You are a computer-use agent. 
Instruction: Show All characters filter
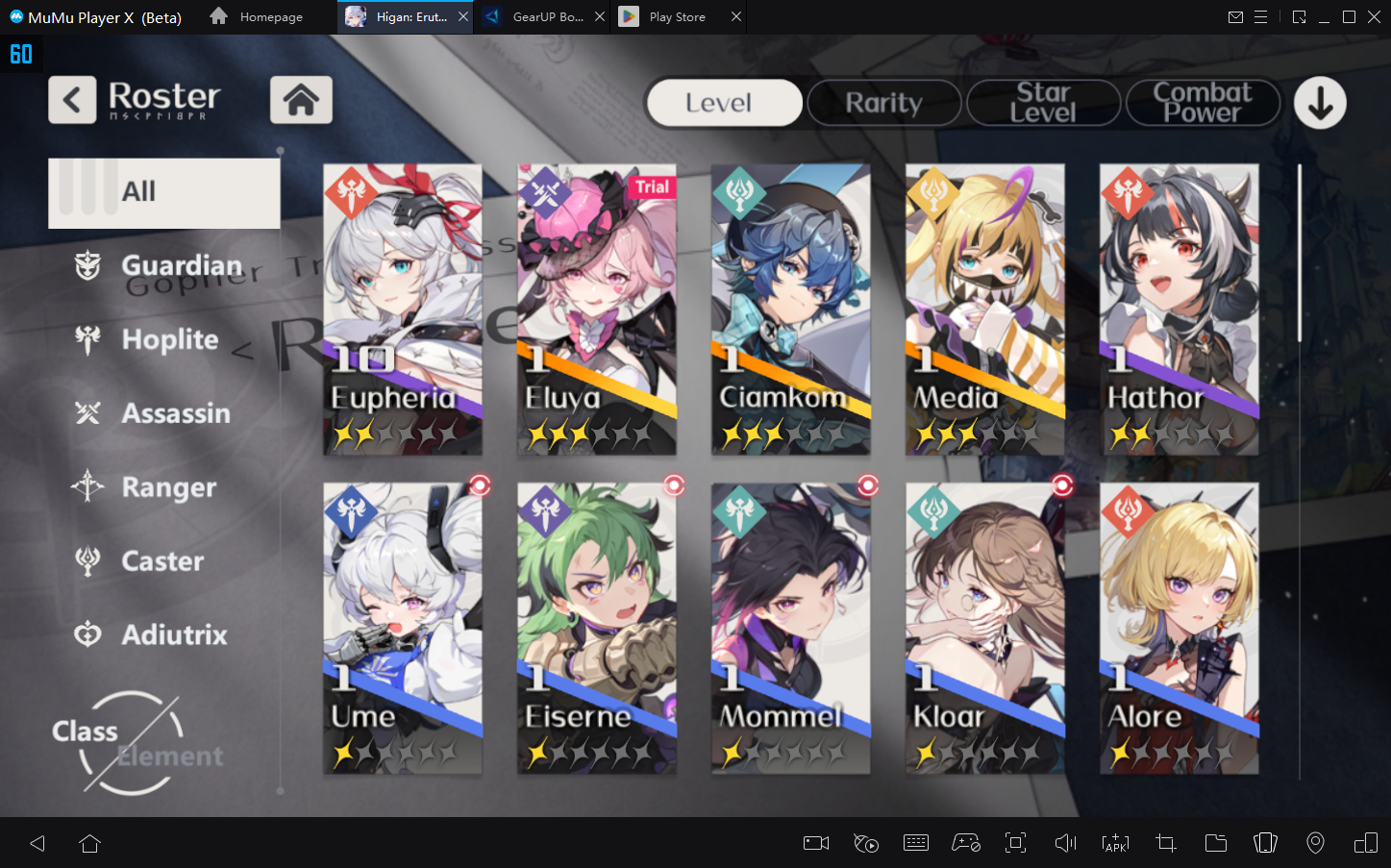tap(164, 192)
